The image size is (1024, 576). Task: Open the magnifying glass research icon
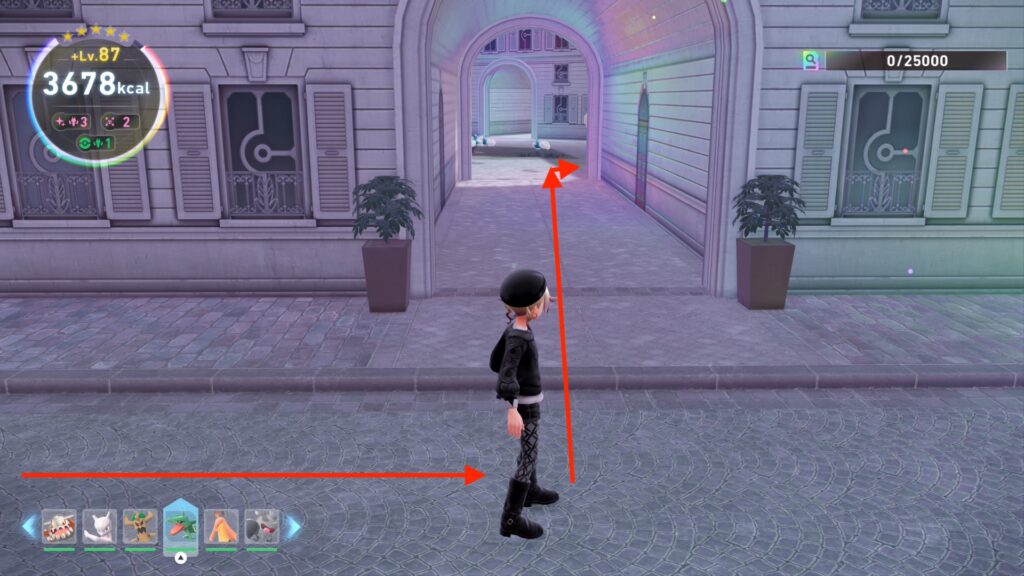pos(811,60)
